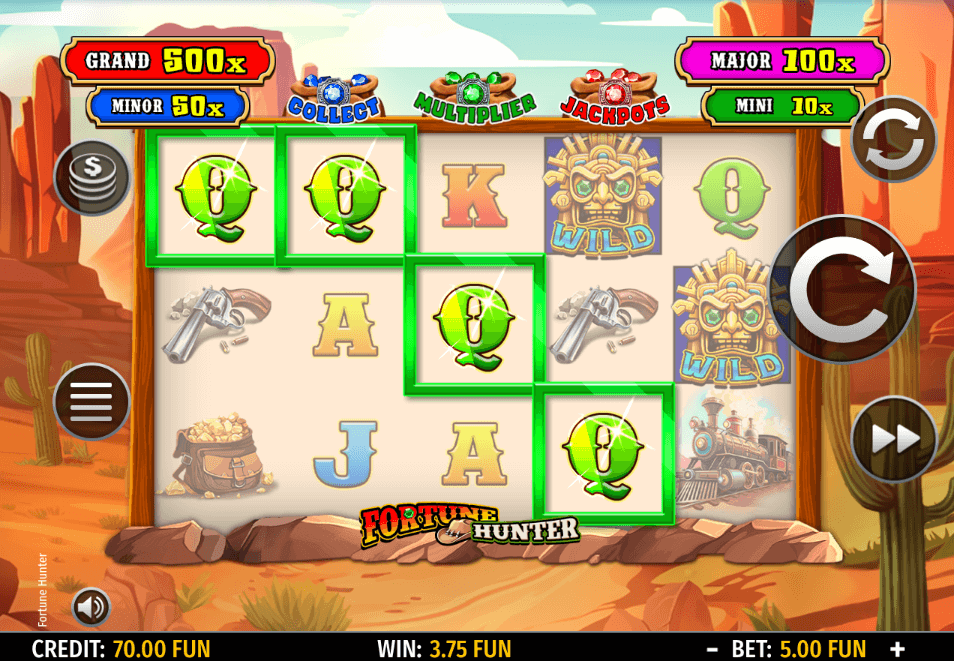Spin the reels with the large arrow button

pos(841,289)
